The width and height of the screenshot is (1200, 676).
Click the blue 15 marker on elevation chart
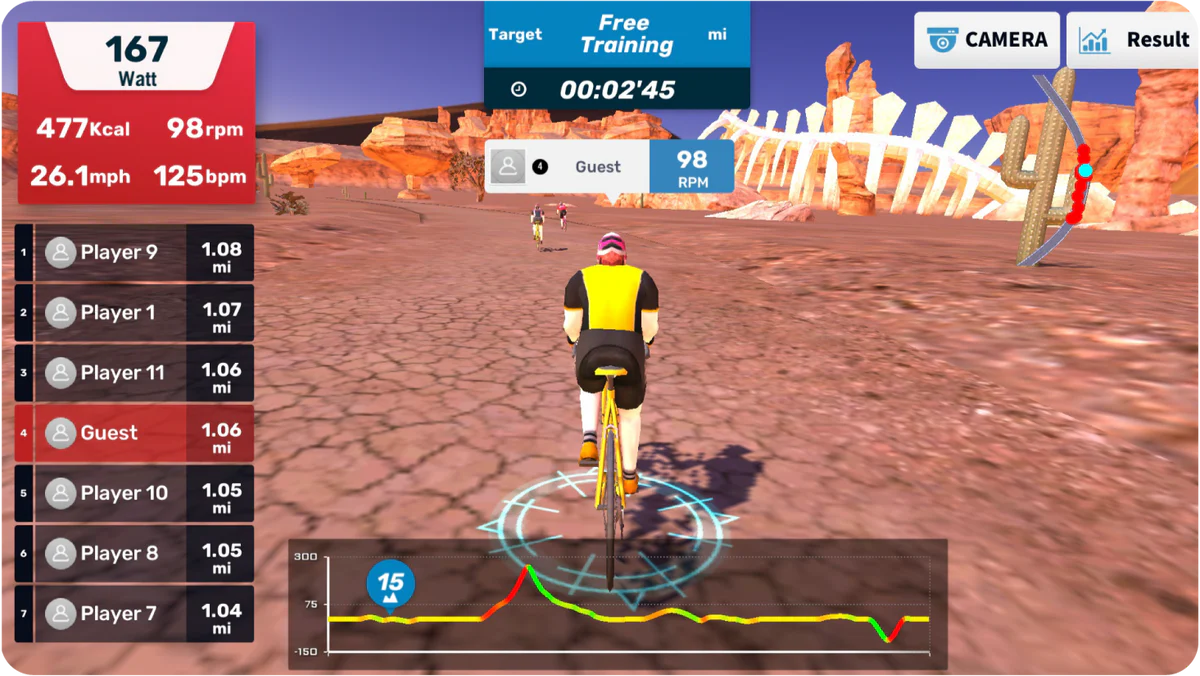click(x=390, y=584)
